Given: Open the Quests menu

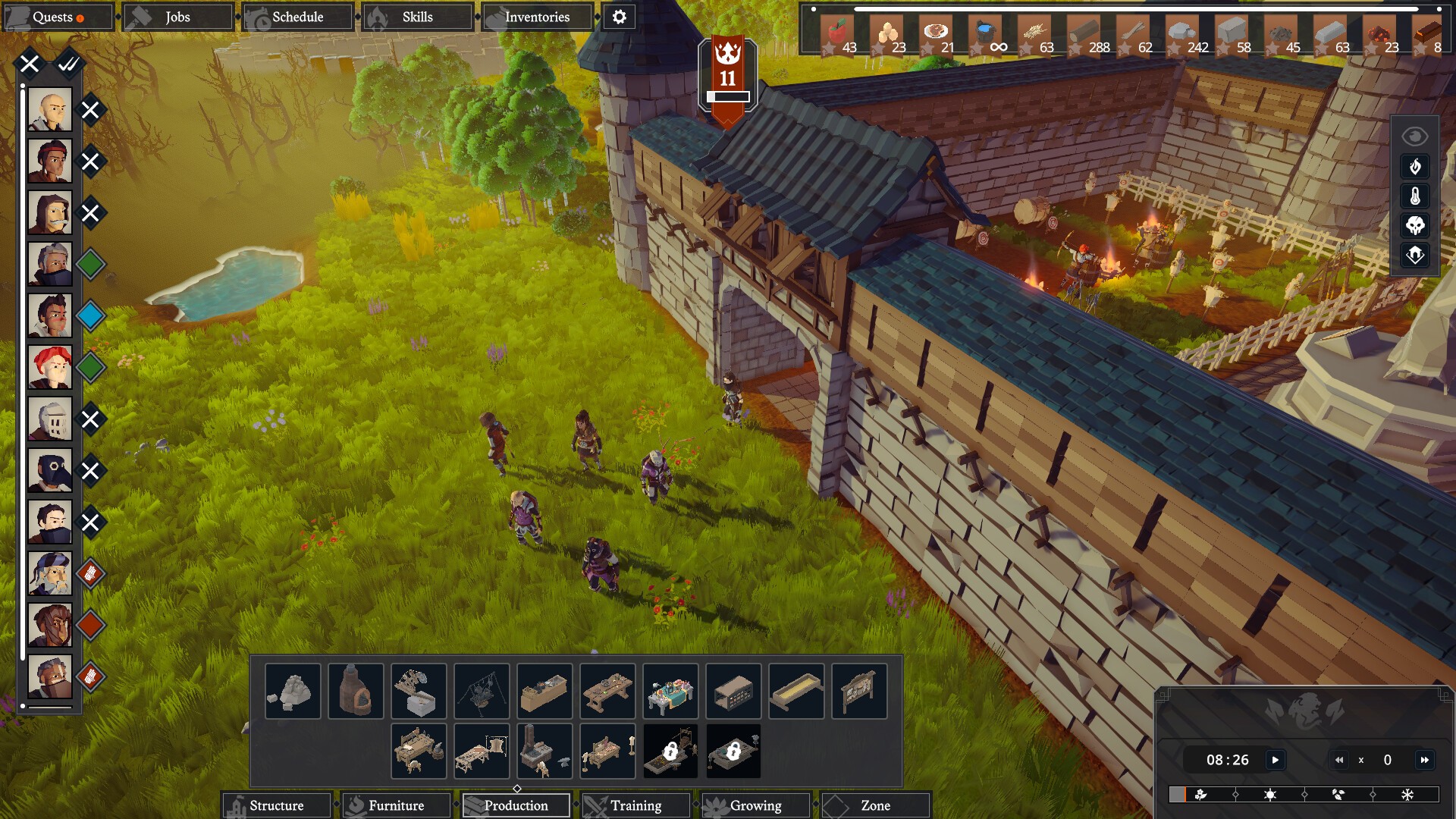Looking at the screenshot, I should click(x=58, y=17).
